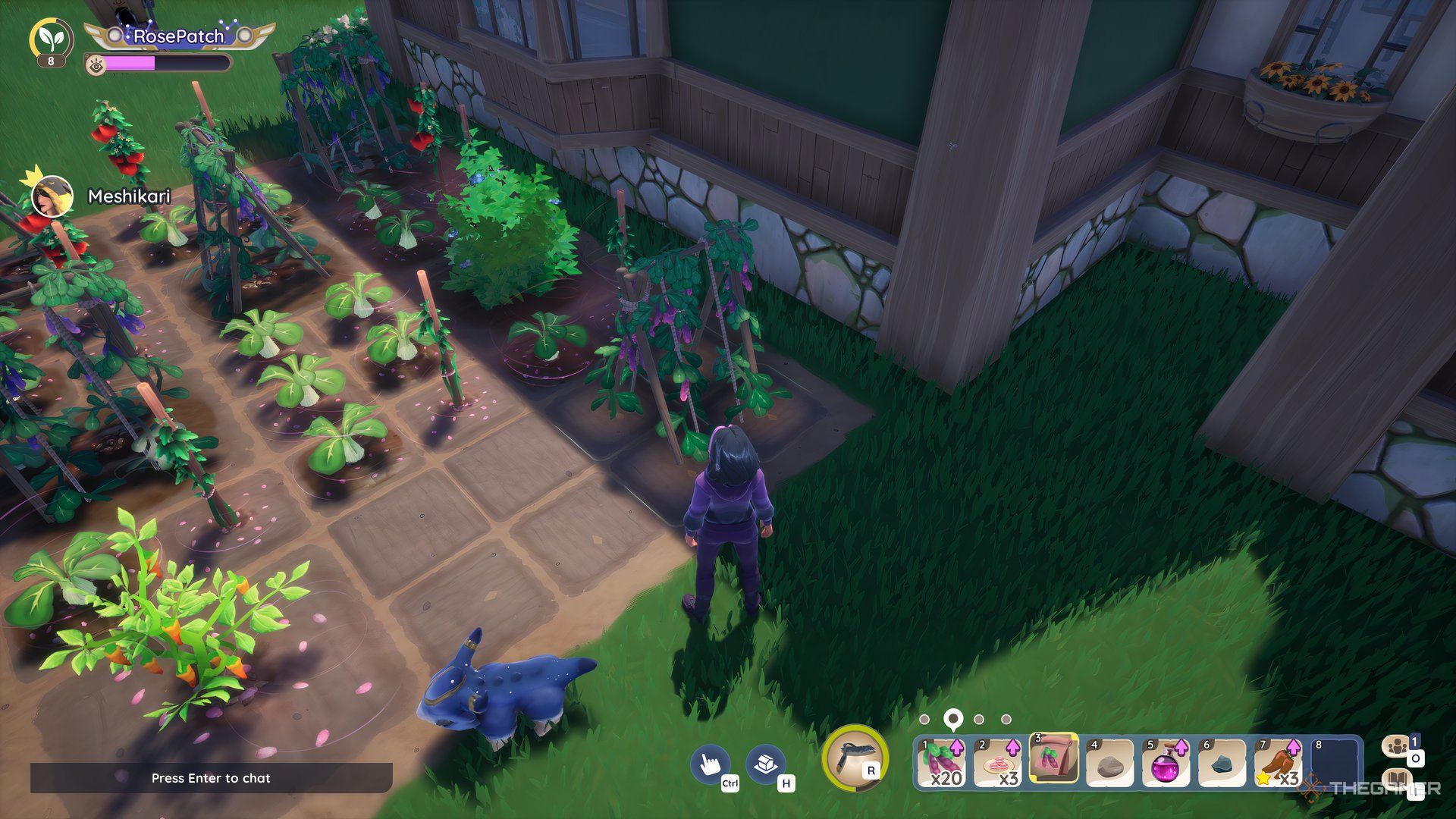The height and width of the screenshot is (819, 1456).
Task: Click the chat box input bar
Action: click(x=211, y=778)
